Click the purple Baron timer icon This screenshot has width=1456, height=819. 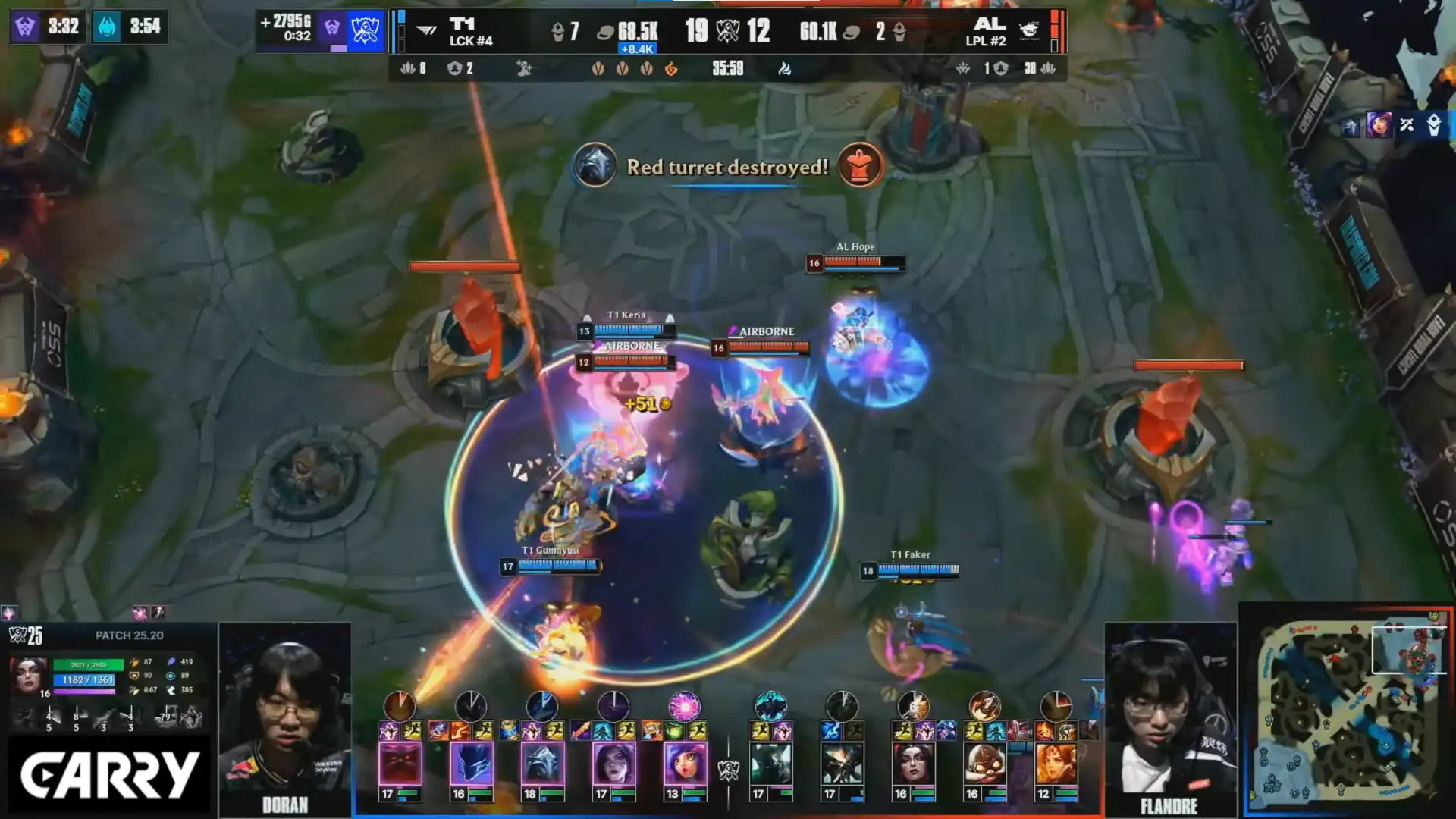25,27
